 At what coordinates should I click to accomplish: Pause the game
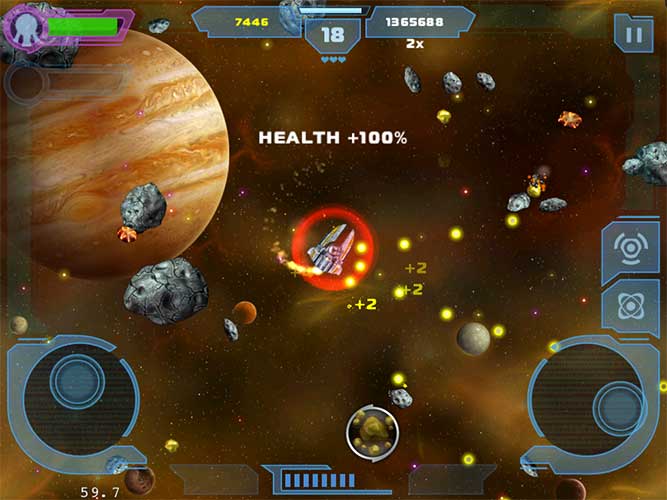pos(633,33)
